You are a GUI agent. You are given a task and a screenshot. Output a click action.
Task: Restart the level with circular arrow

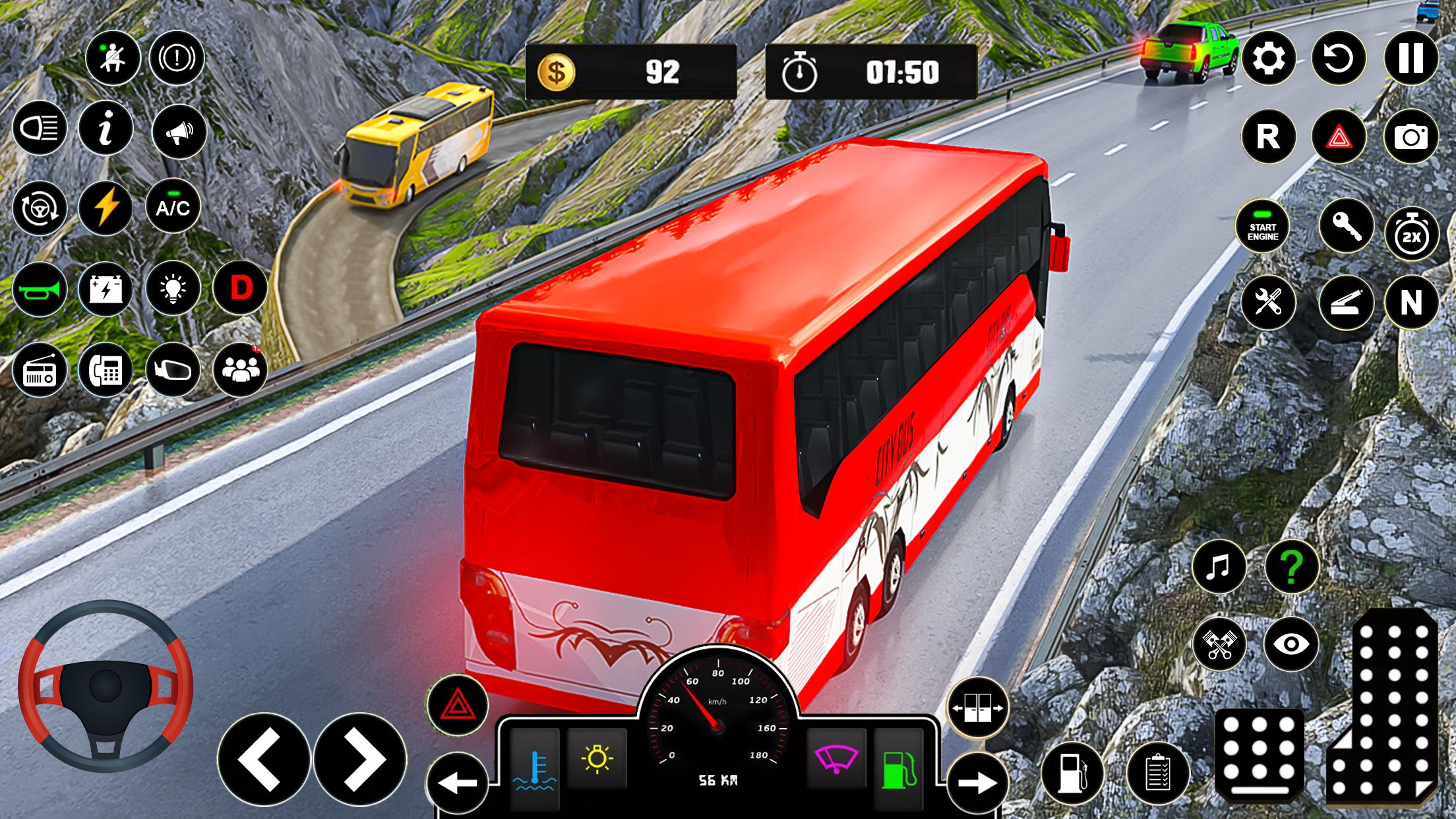[1339, 59]
